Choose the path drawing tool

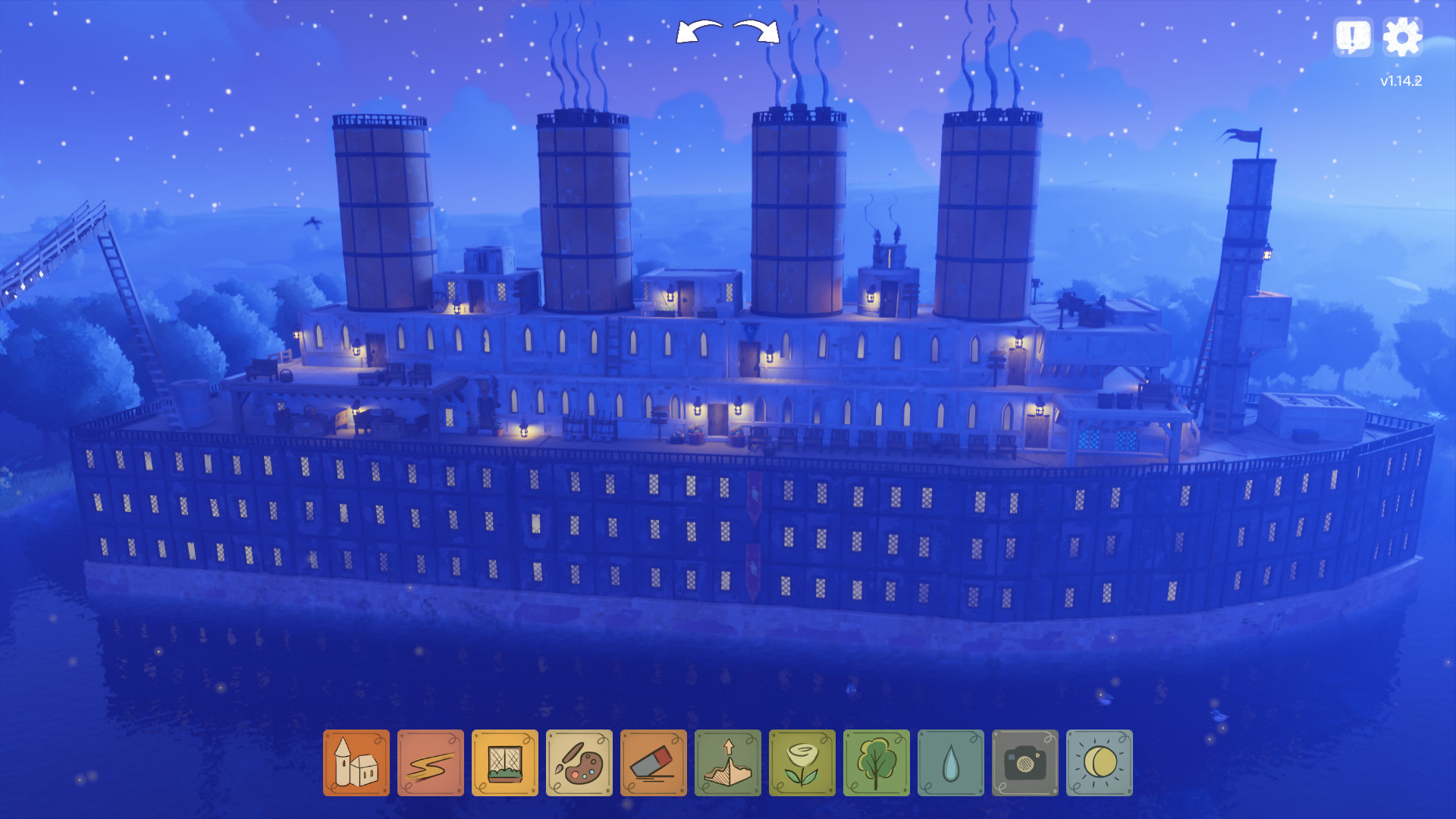(x=430, y=763)
